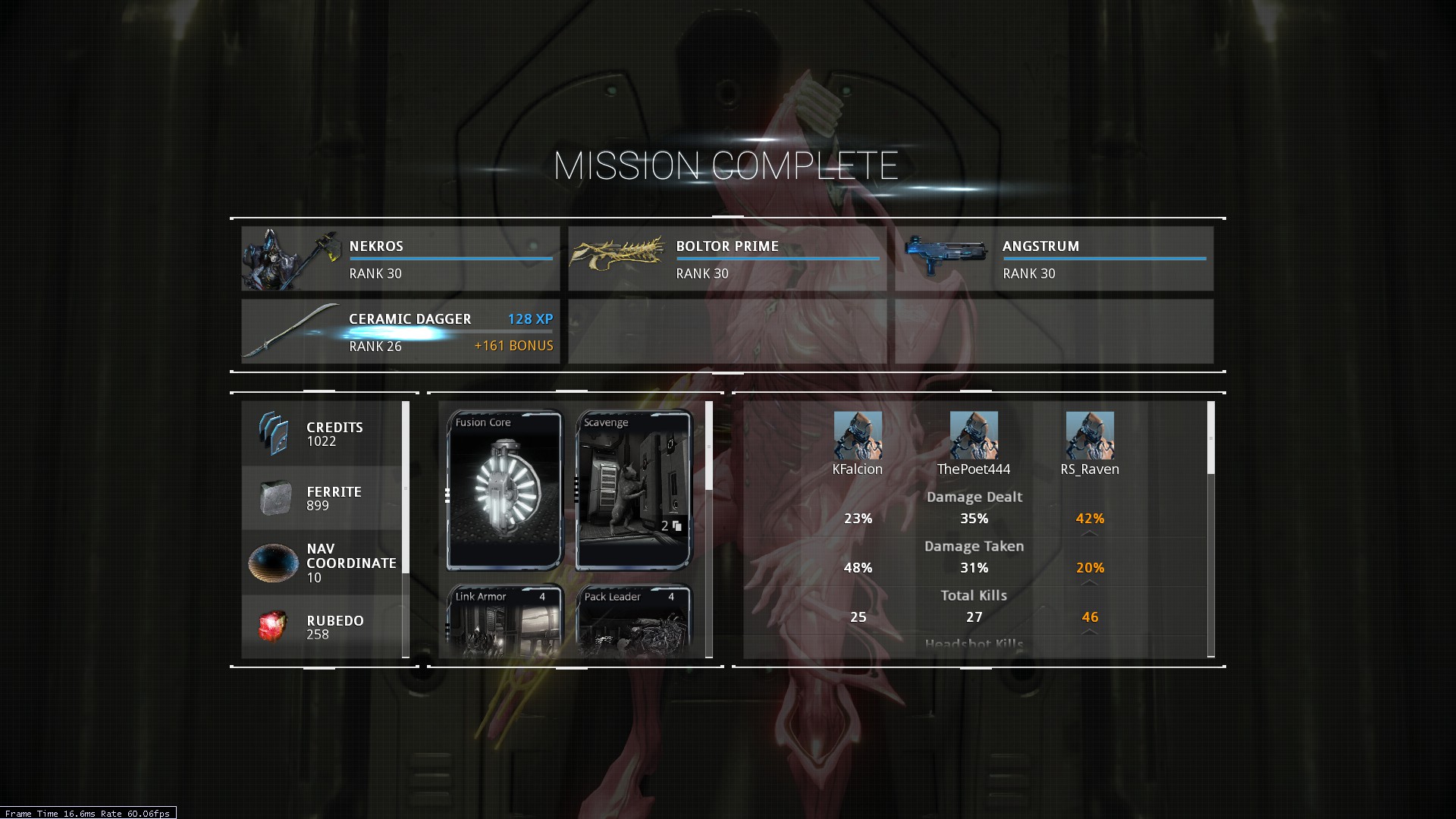Click the Nav Coordinate reward row
Screen dimensions: 1456x819
322,563
